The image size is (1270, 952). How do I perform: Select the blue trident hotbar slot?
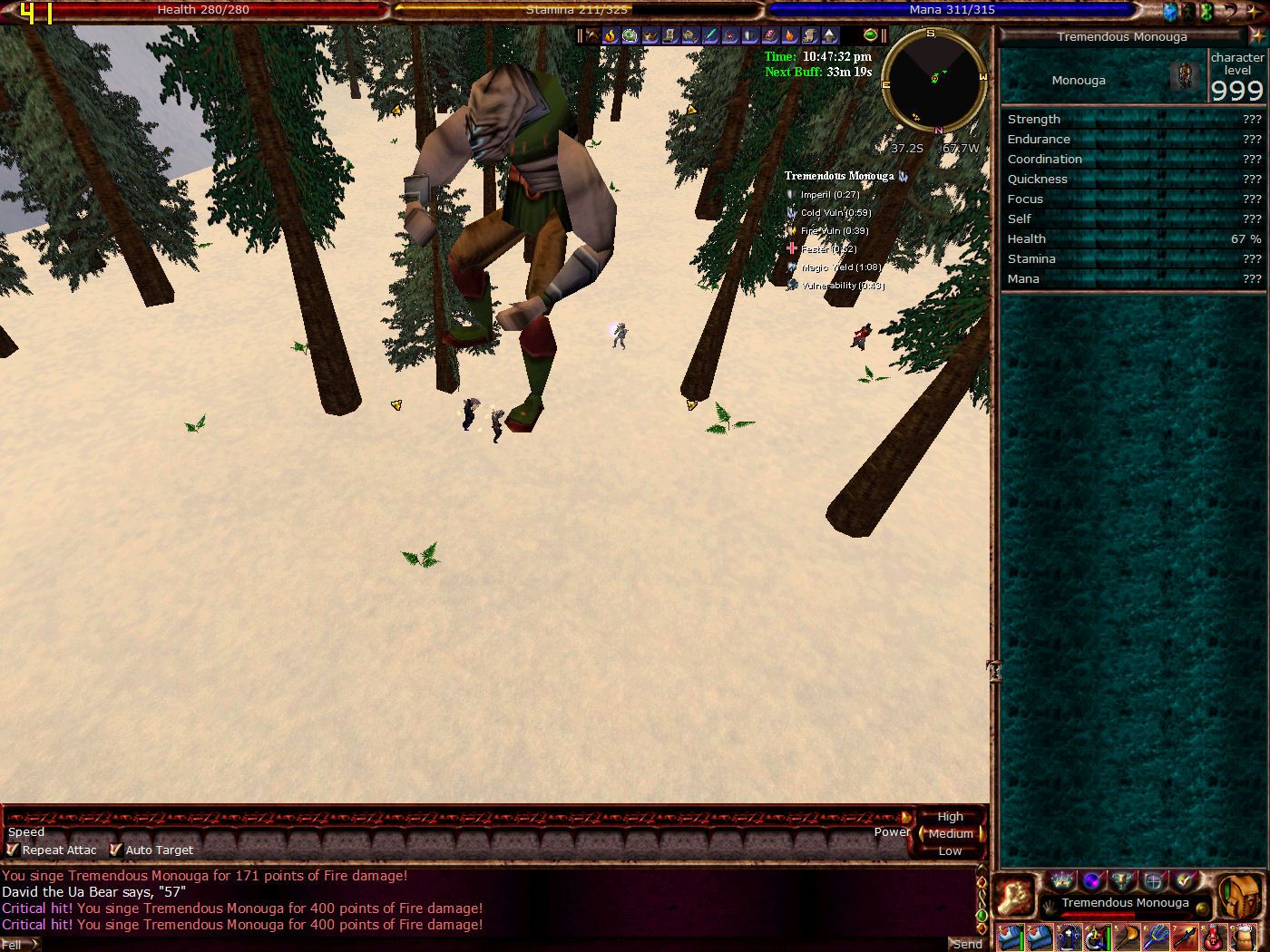click(1156, 937)
